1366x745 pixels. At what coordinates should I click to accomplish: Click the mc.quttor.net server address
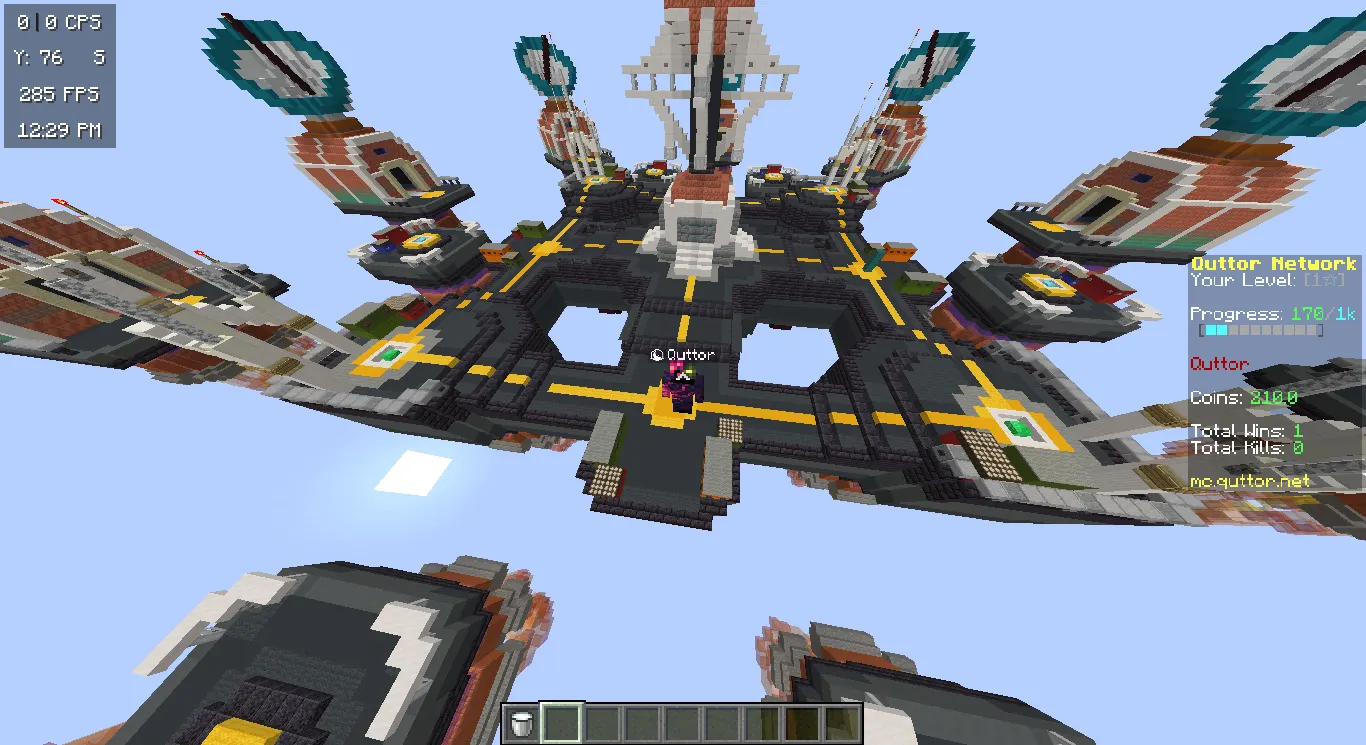pyautogui.click(x=1250, y=481)
